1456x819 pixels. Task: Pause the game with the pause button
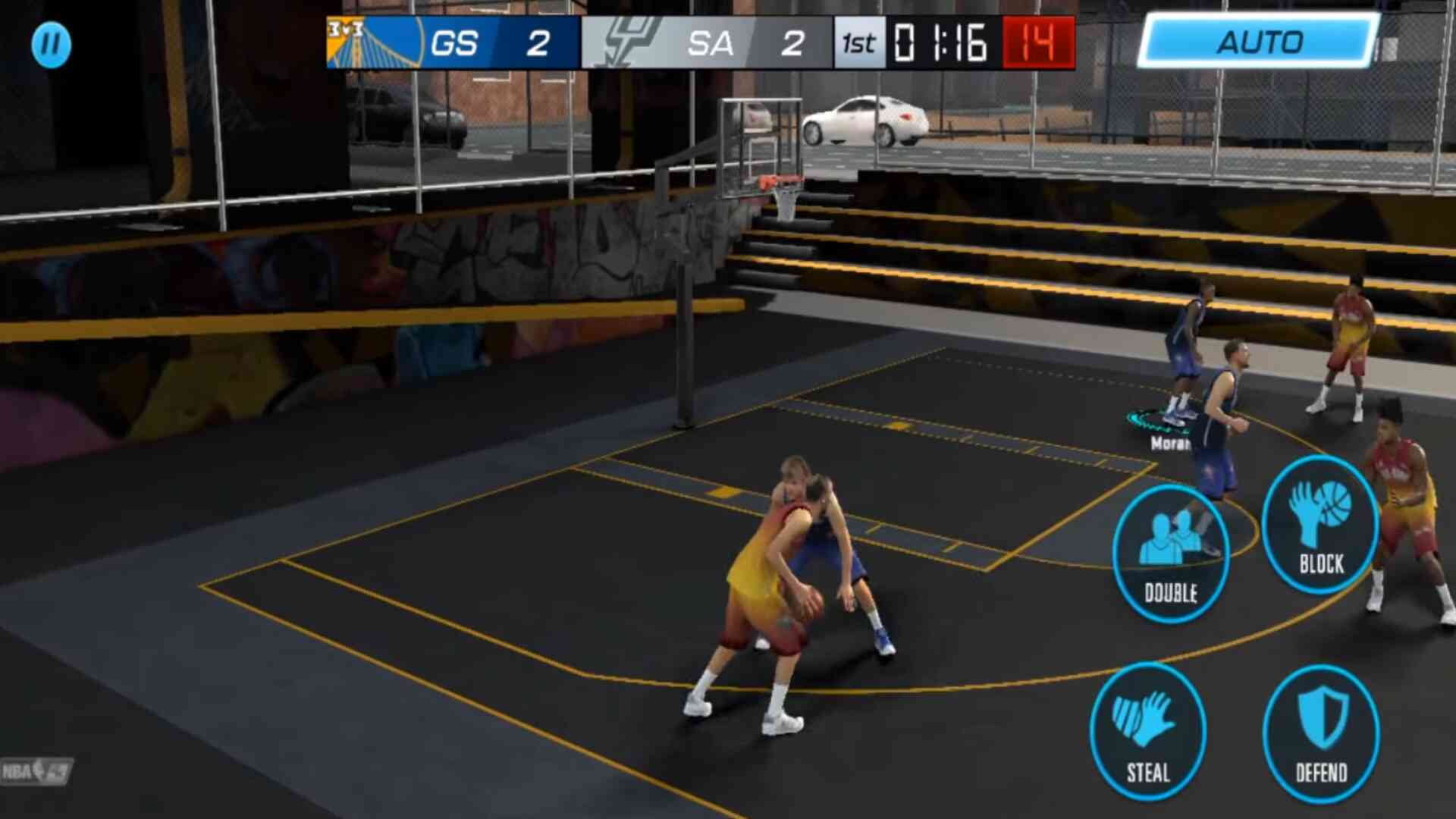pos(51,44)
